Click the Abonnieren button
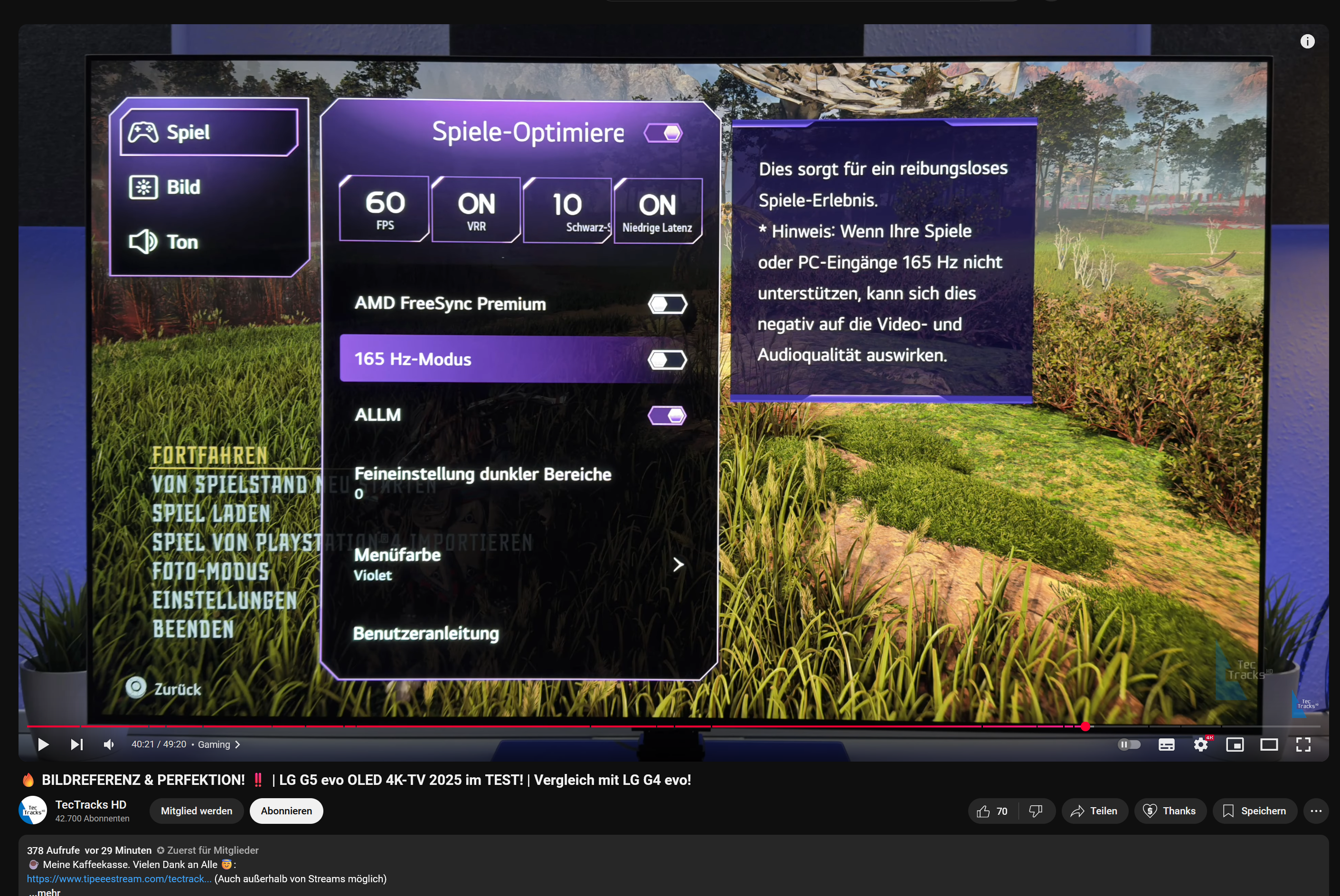Screen dimensions: 1340x896 click(x=286, y=811)
